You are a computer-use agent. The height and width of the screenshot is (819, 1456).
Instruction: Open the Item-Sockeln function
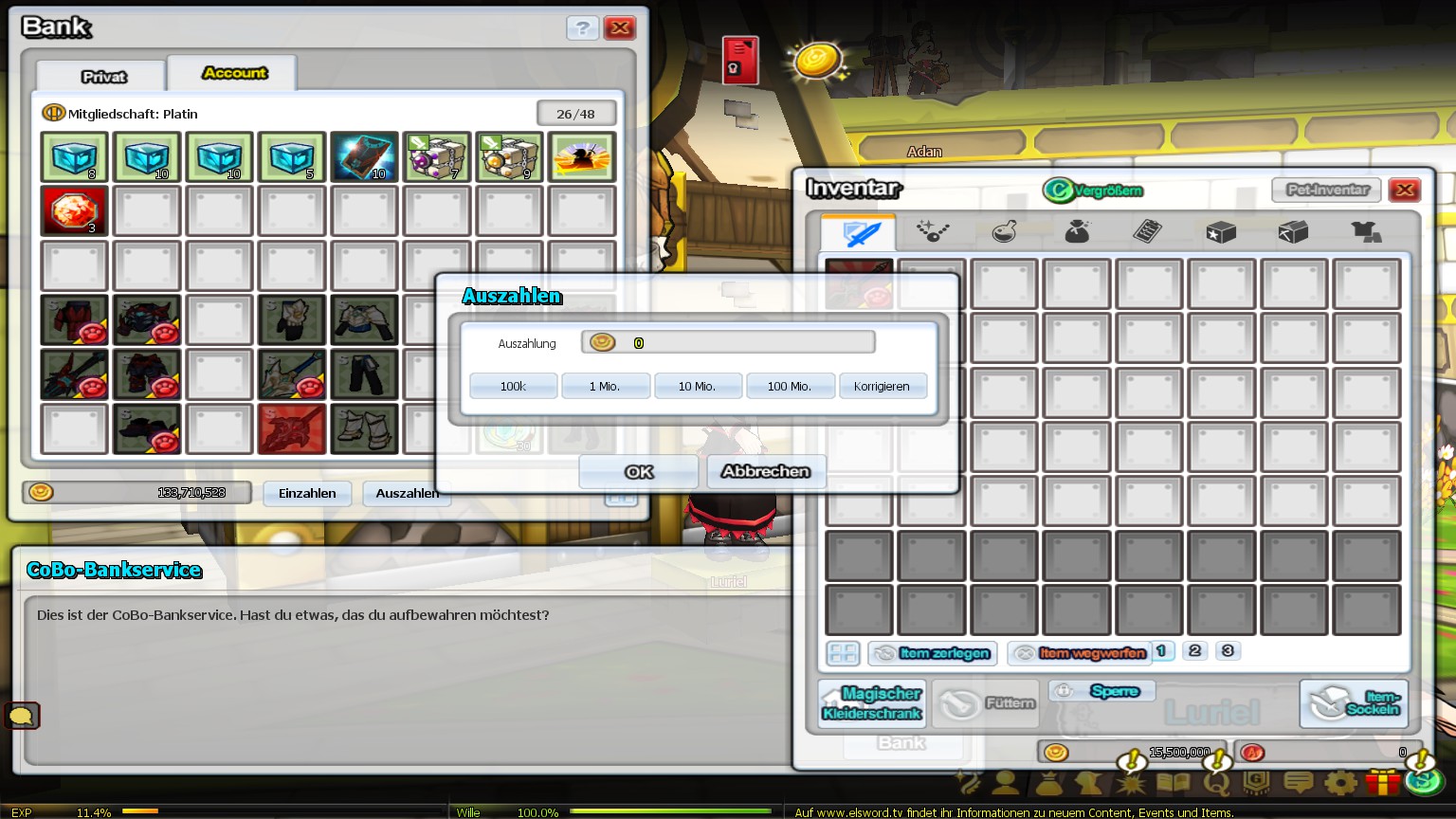click(x=1354, y=702)
